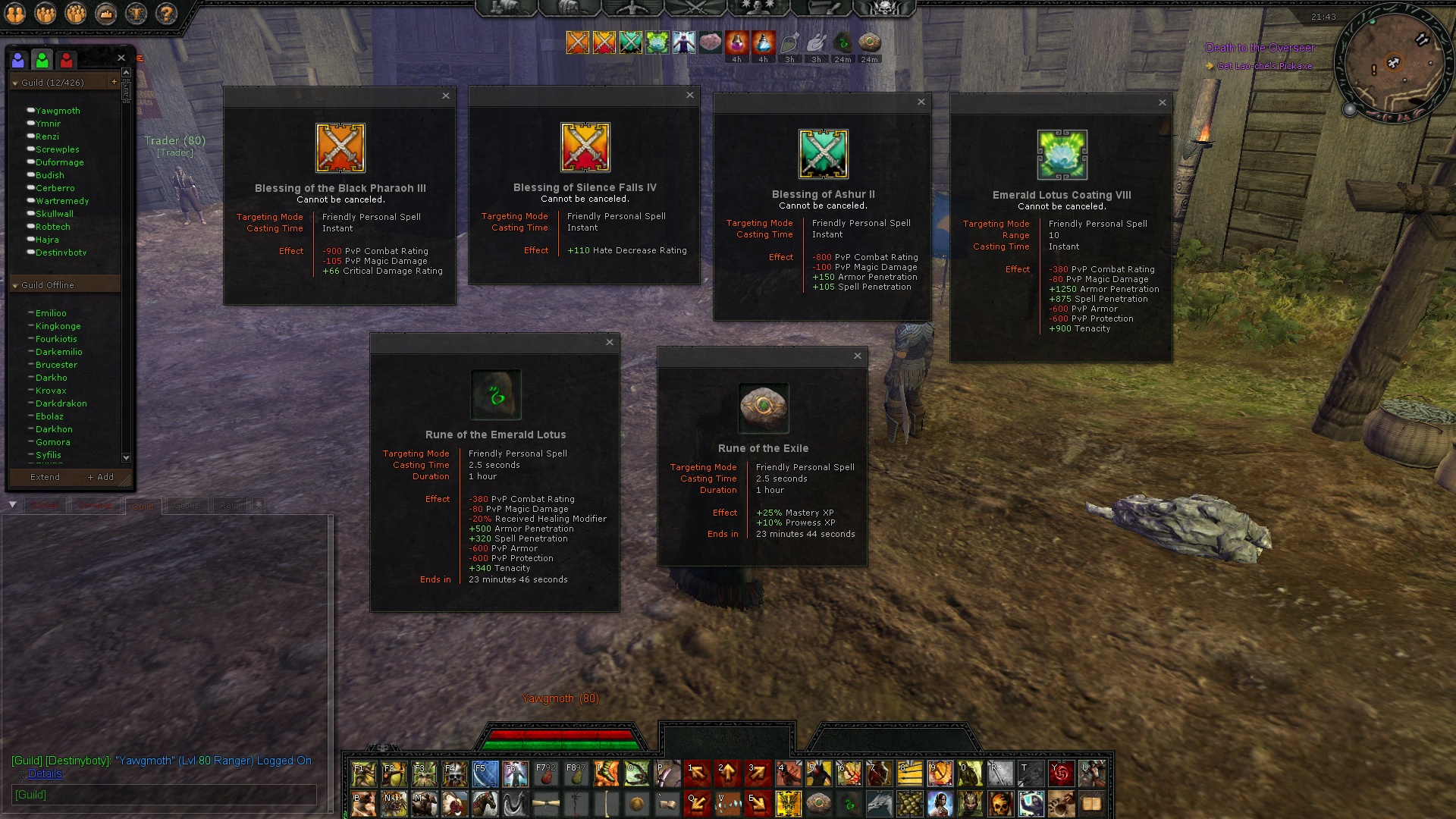Click the crossed swords icon of Blessing of the Black Pharaoh
Viewport: 1456px width, 819px height.
click(x=339, y=147)
